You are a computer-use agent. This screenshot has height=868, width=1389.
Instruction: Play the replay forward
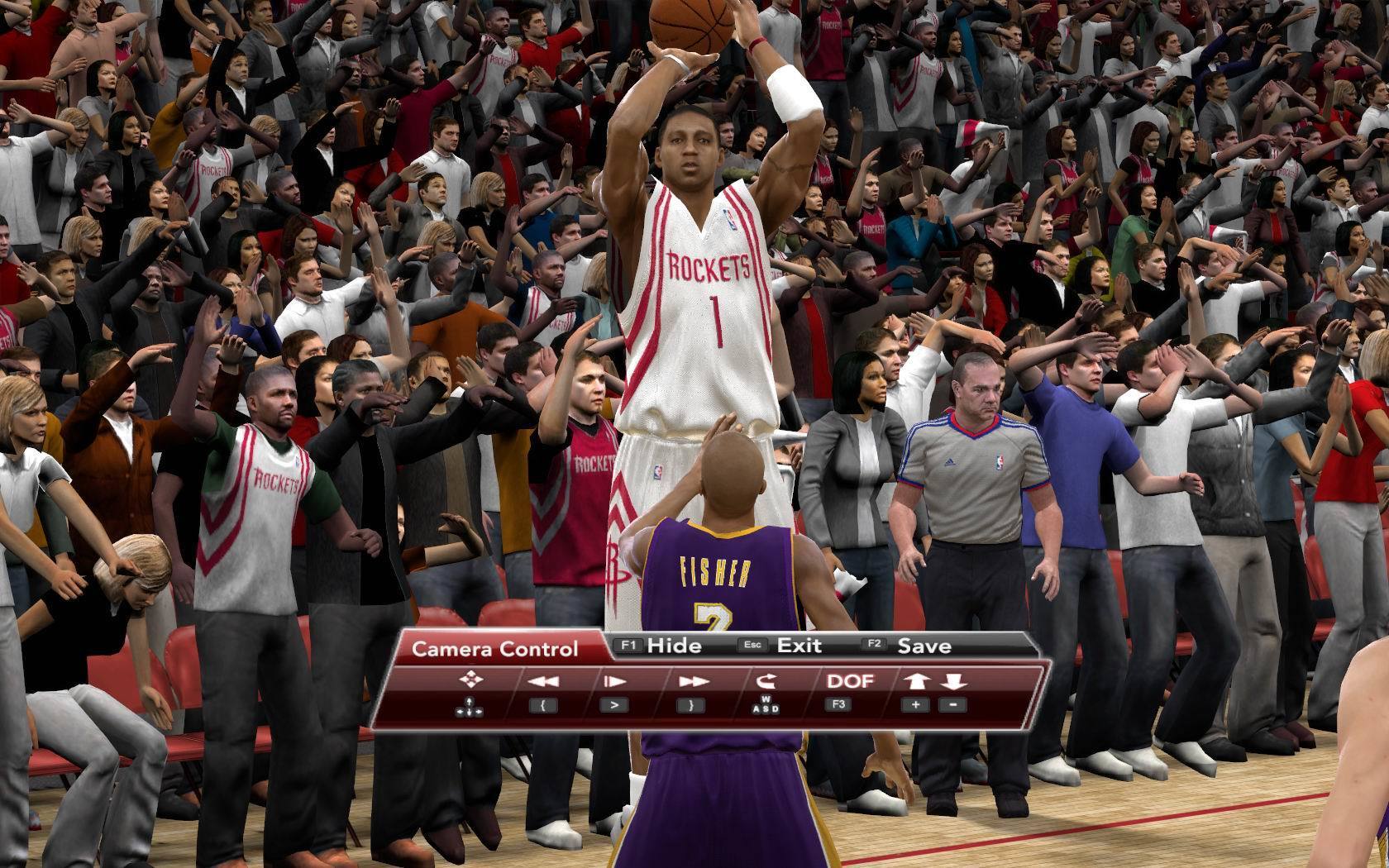click(x=613, y=682)
